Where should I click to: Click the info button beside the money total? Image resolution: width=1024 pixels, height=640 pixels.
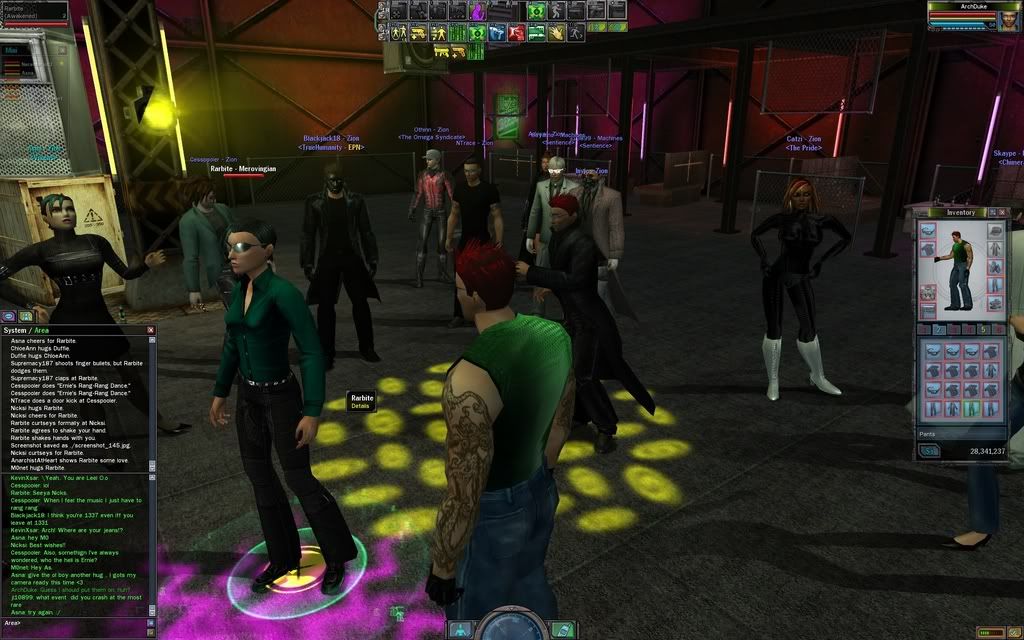tap(930, 451)
